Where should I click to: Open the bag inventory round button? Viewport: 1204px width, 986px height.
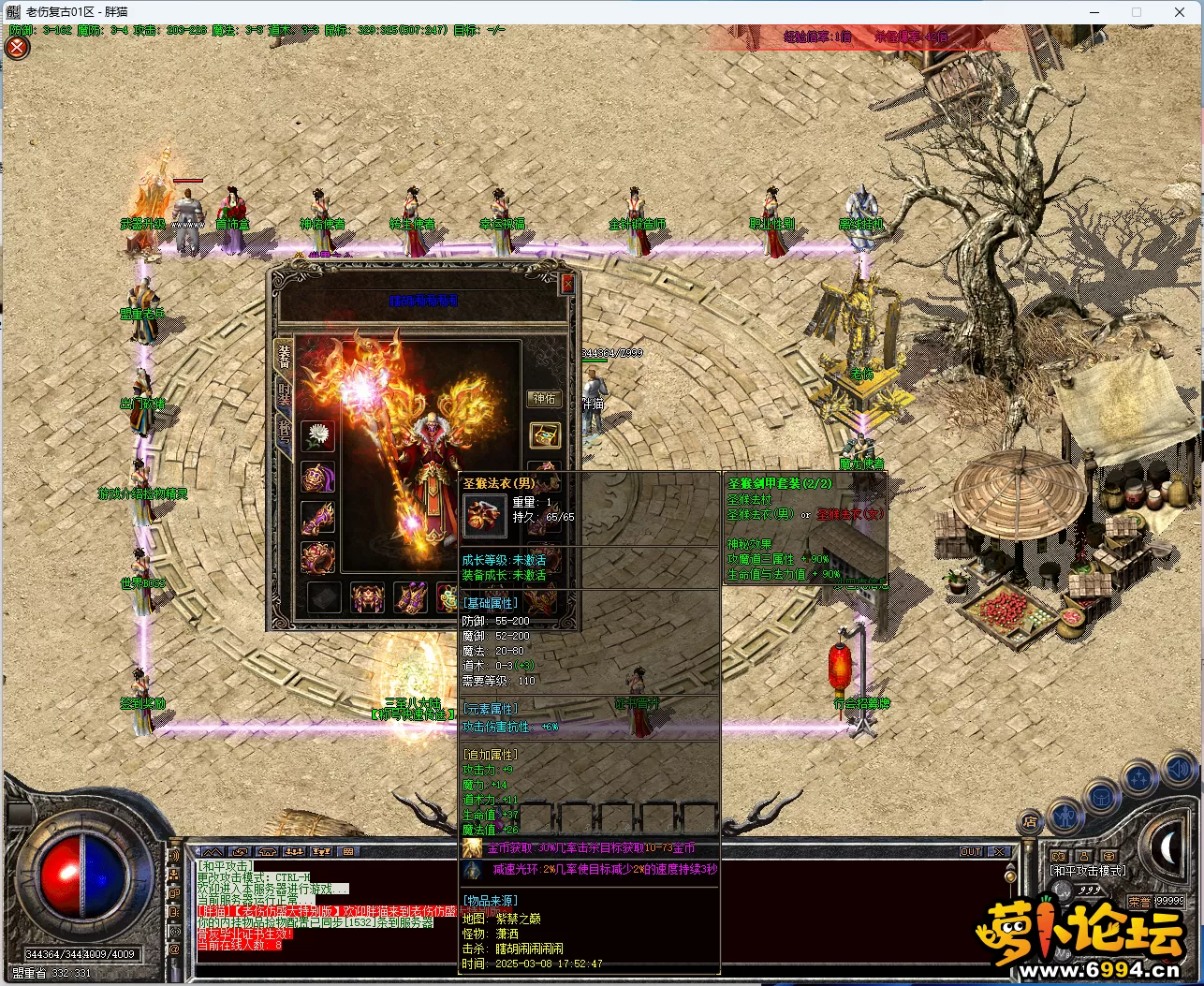coord(1102,797)
